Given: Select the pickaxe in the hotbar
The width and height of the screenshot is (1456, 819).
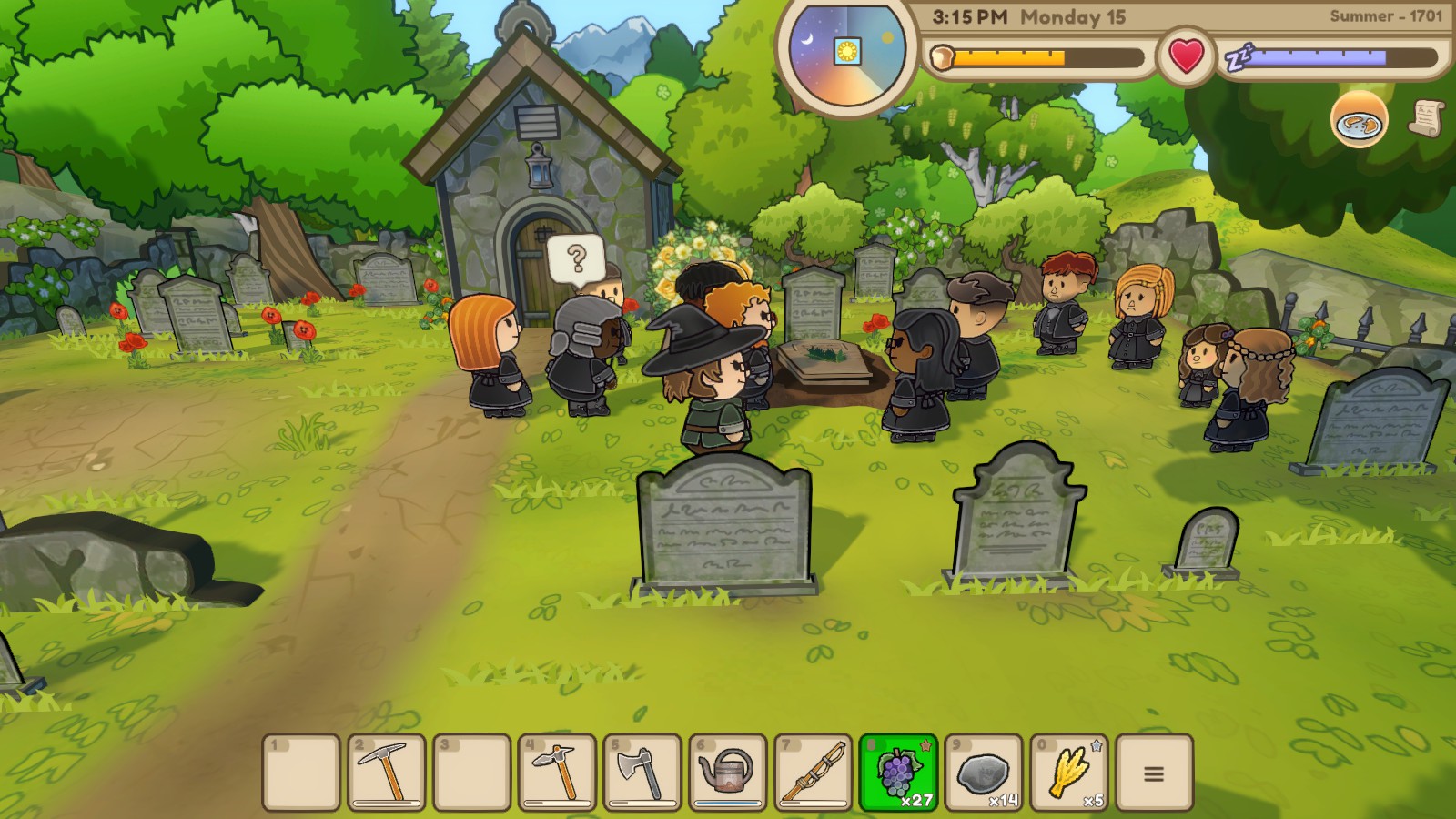Looking at the screenshot, I should 387,773.
